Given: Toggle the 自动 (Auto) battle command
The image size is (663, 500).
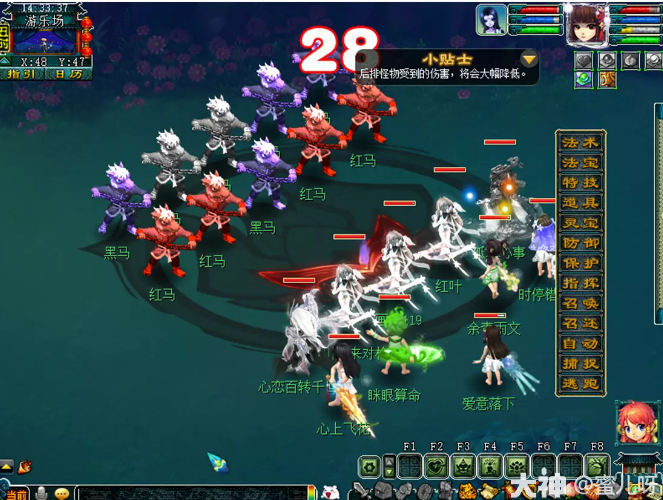Looking at the screenshot, I should 580,343.
